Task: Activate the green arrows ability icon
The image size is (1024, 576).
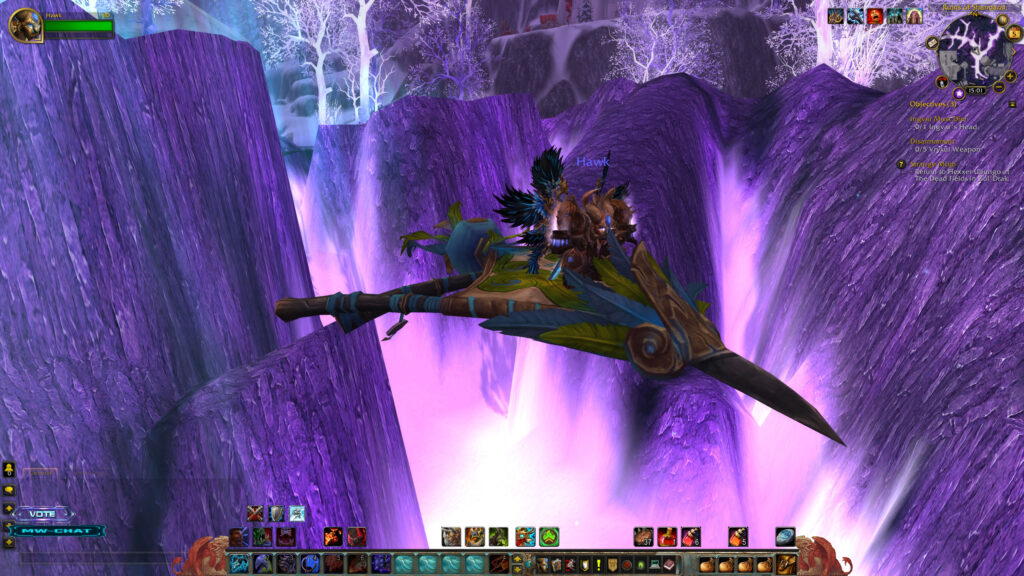Action: 549,537
